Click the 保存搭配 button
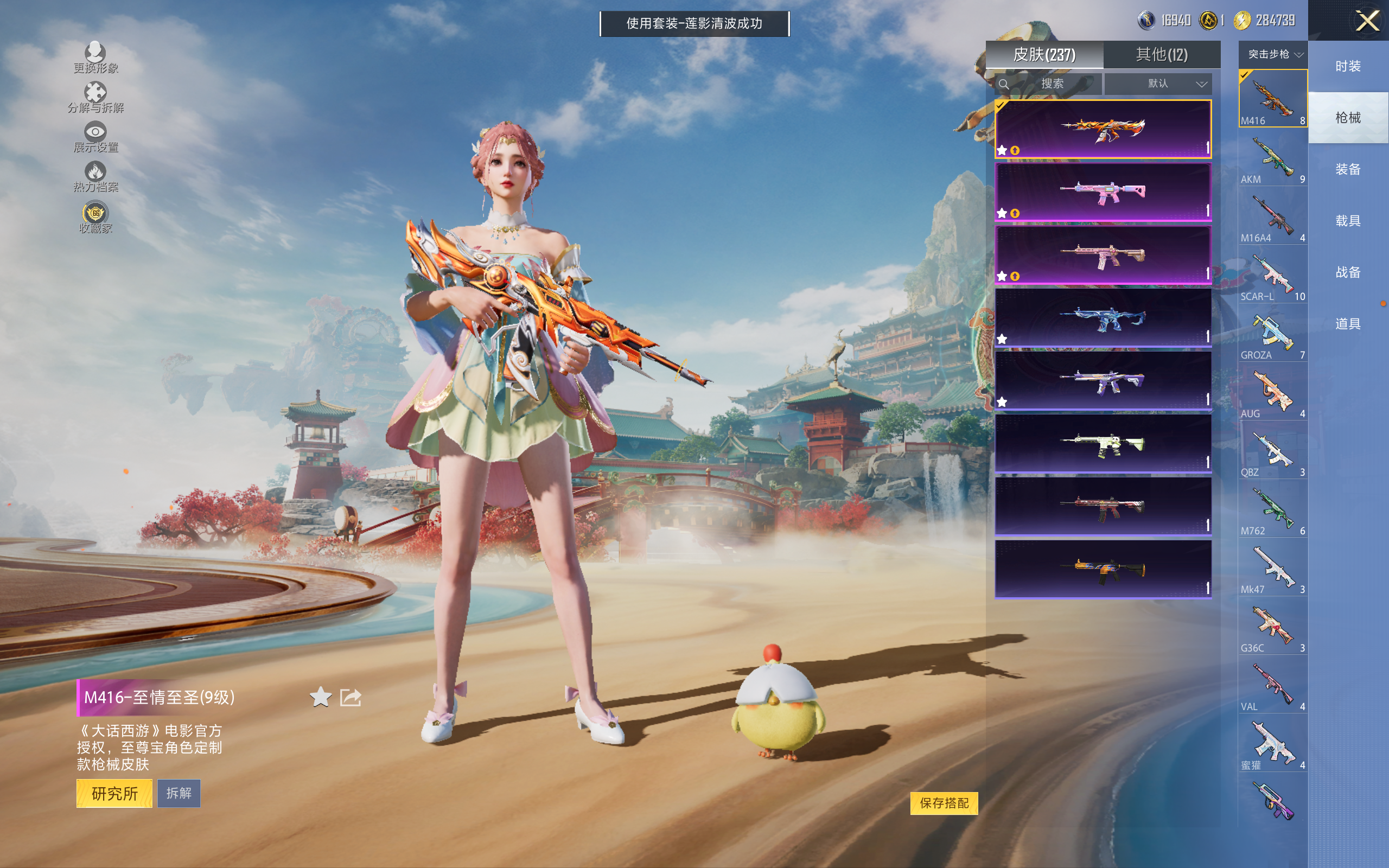The width and height of the screenshot is (1389, 868). (944, 802)
